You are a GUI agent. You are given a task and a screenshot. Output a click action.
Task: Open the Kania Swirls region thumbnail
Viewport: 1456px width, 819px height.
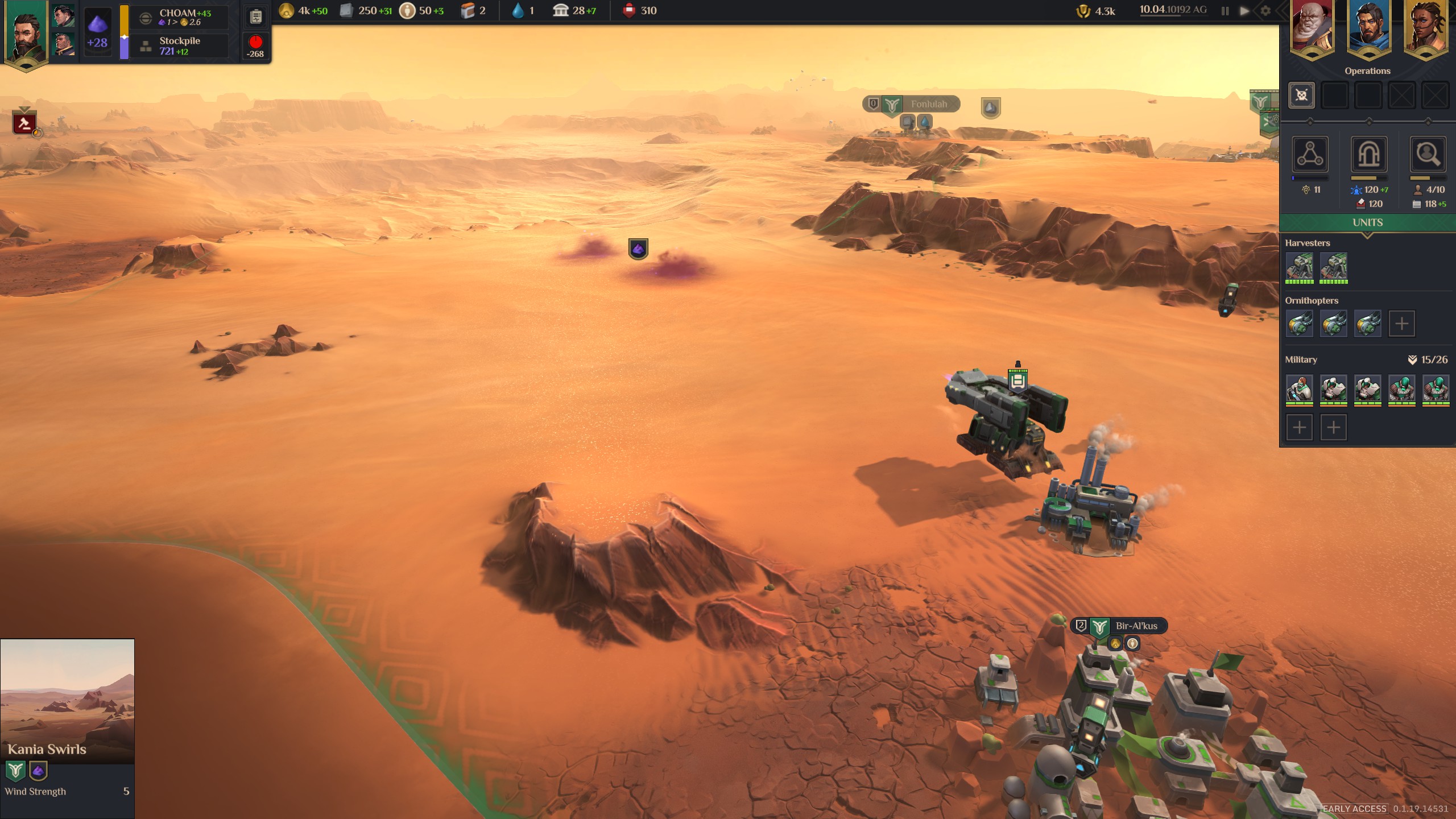click(67, 701)
